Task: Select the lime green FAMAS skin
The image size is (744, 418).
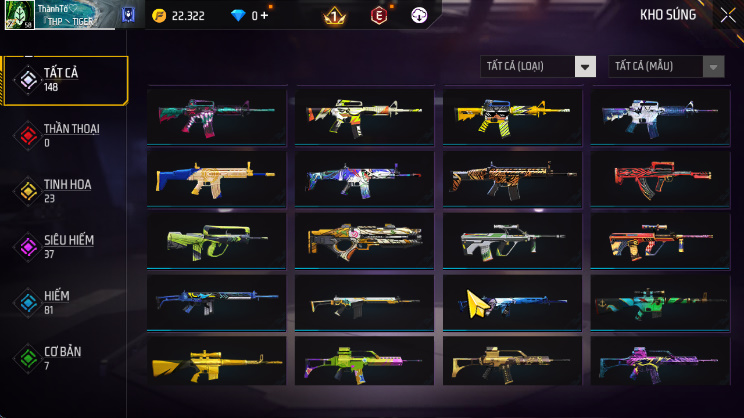Action: (216, 240)
